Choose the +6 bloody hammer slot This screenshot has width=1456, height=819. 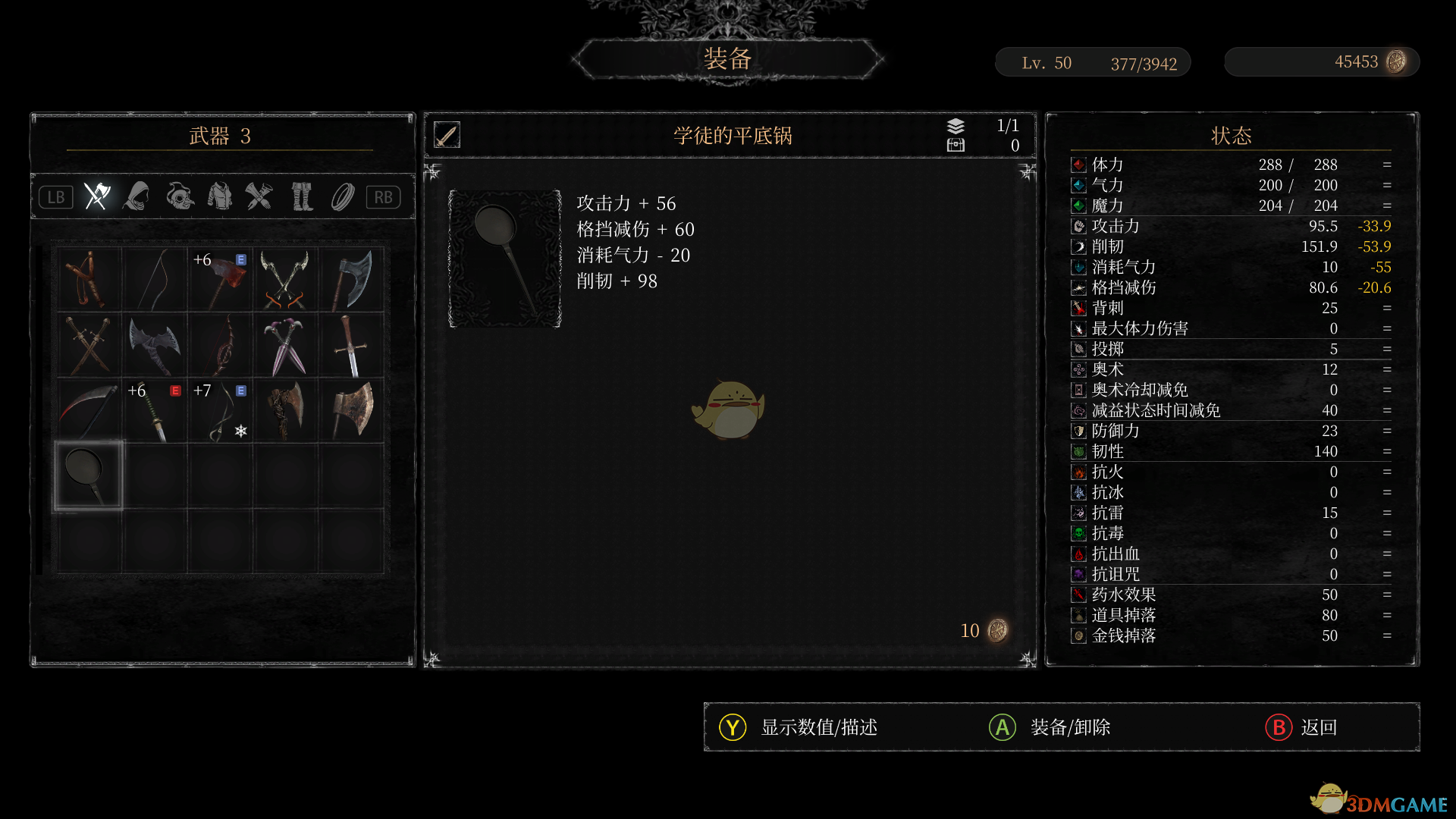click(221, 280)
